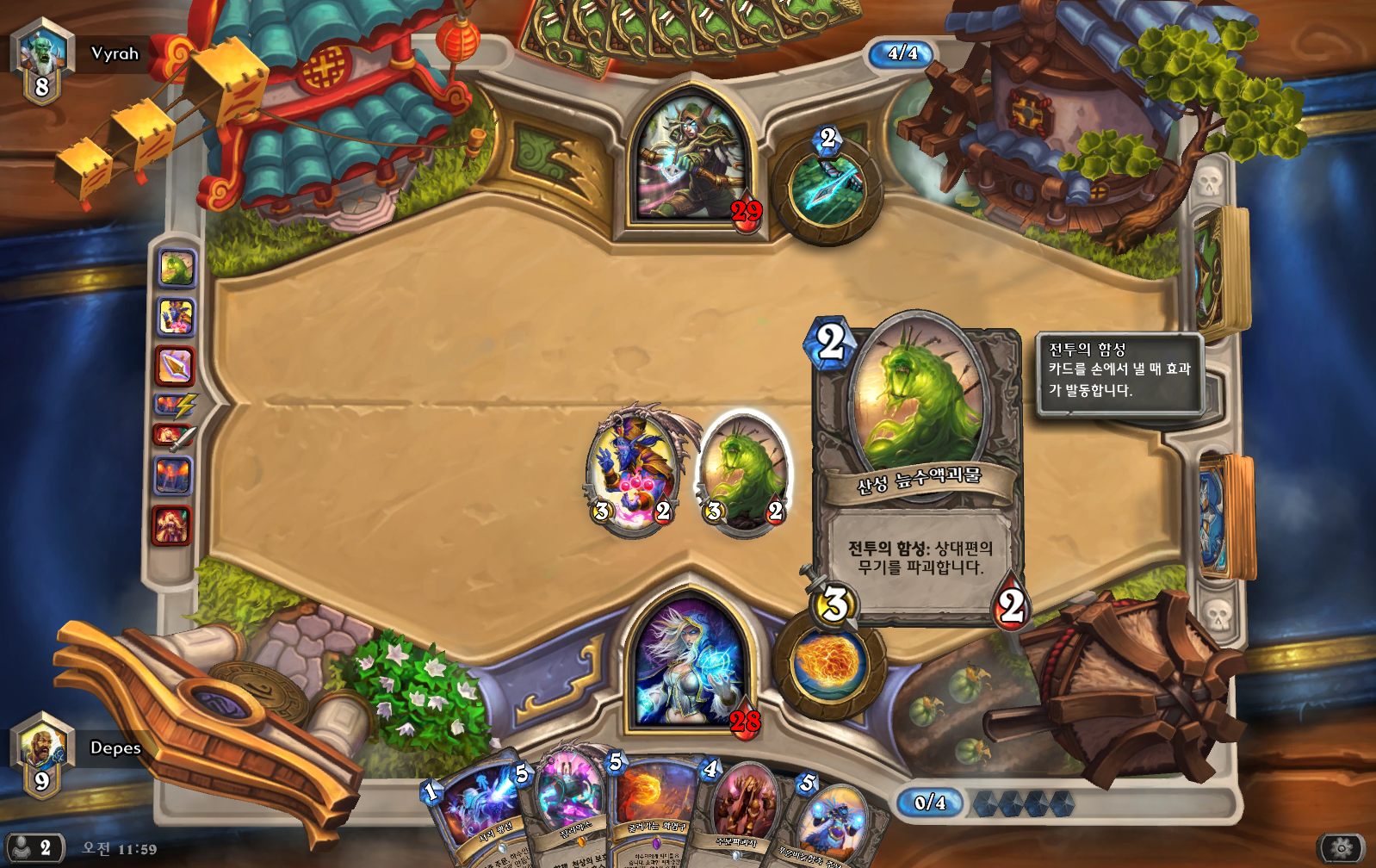
Task: Choose the 5-cost rolling fireball spell card
Action: [656, 805]
